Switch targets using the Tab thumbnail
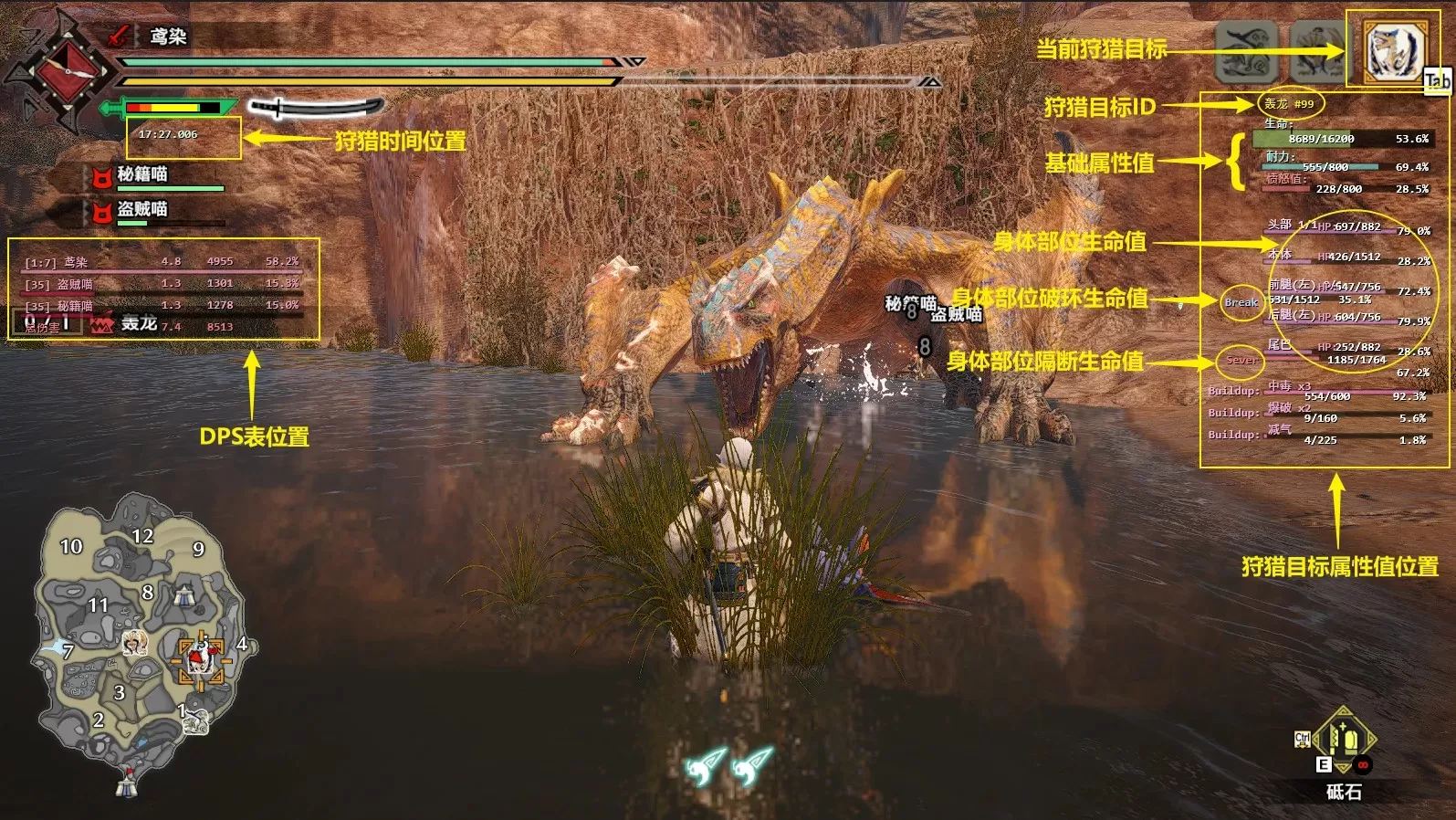 point(1434,80)
